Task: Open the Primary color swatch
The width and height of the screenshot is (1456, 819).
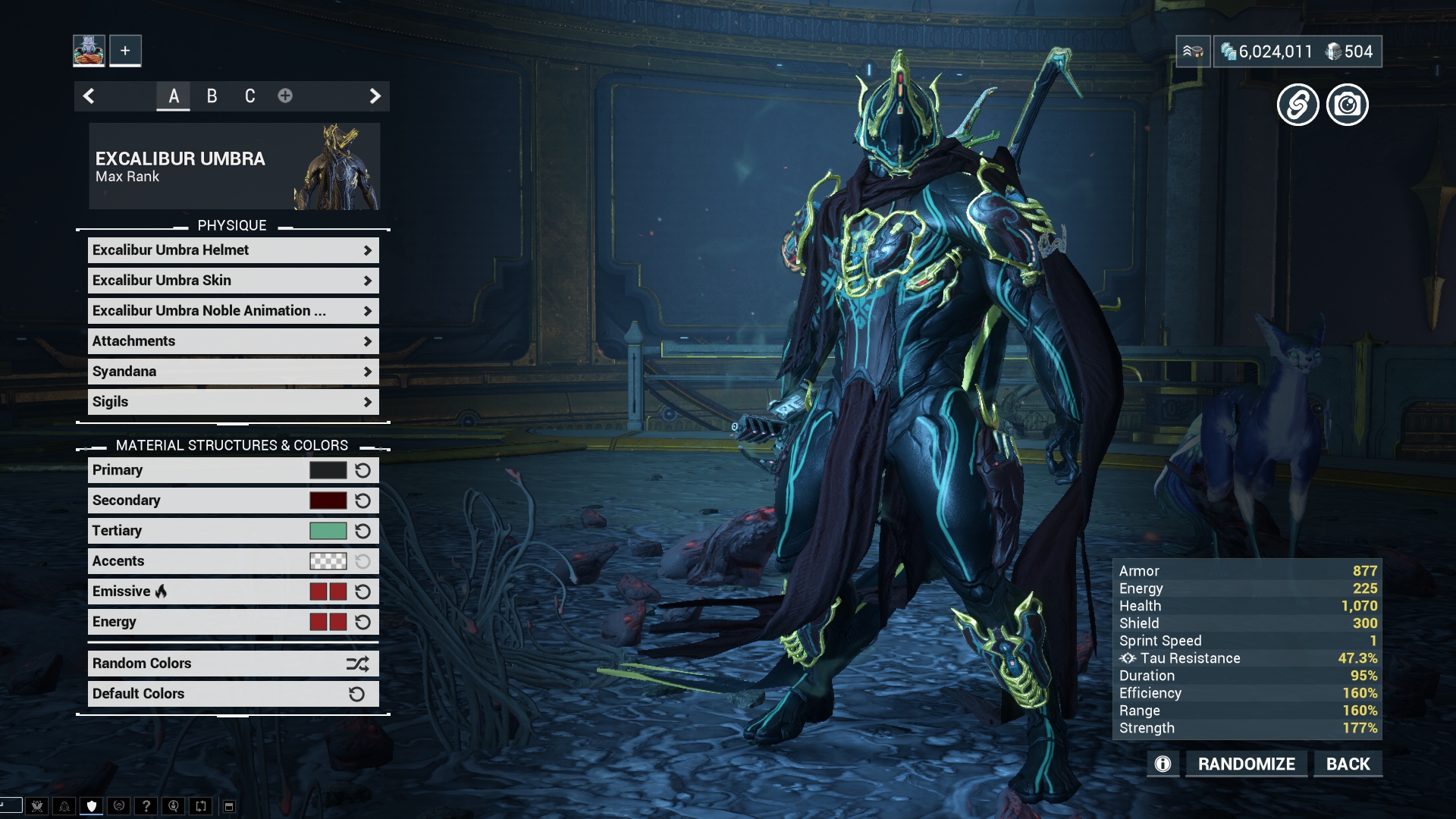Action: [x=329, y=469]
